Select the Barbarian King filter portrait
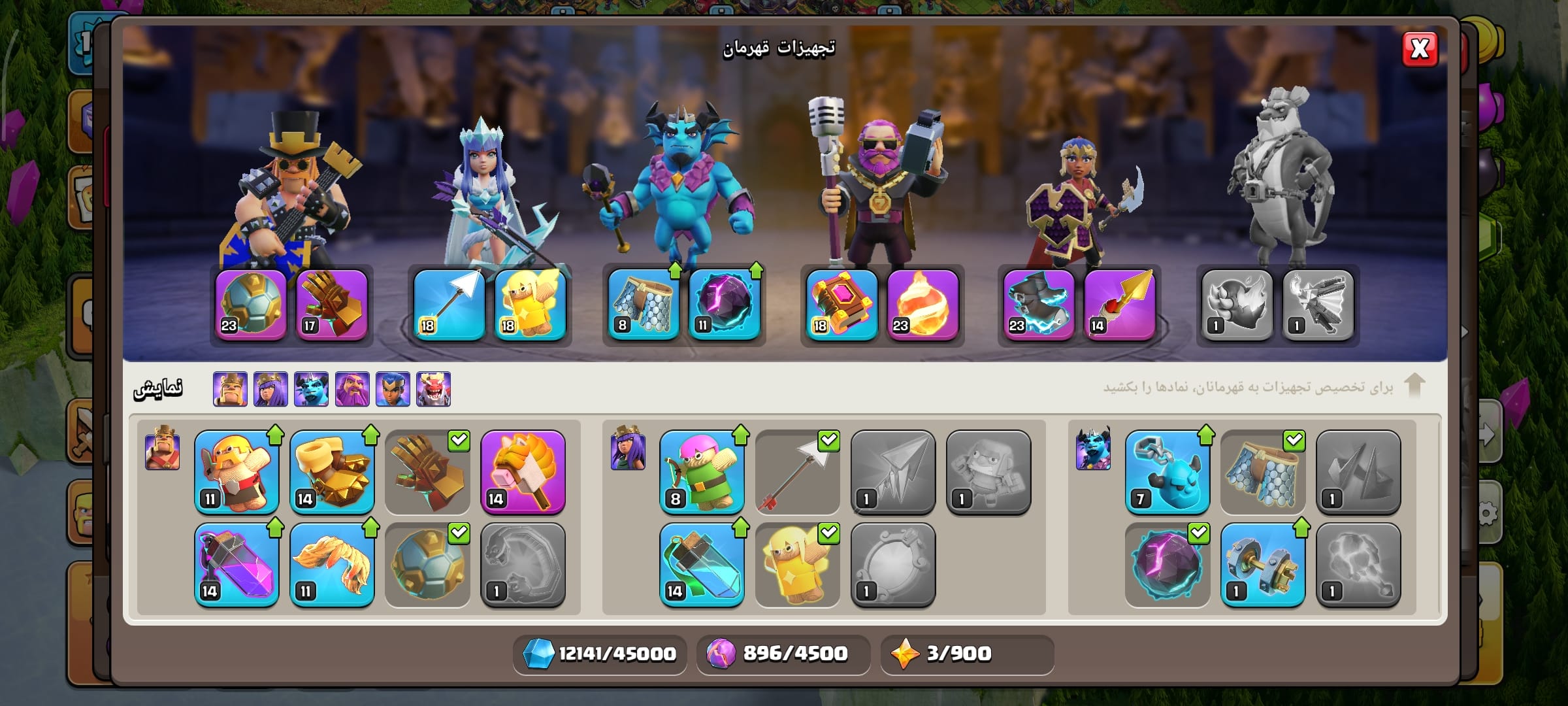This screenshot has width=1568, height=706. pos(230,390)
